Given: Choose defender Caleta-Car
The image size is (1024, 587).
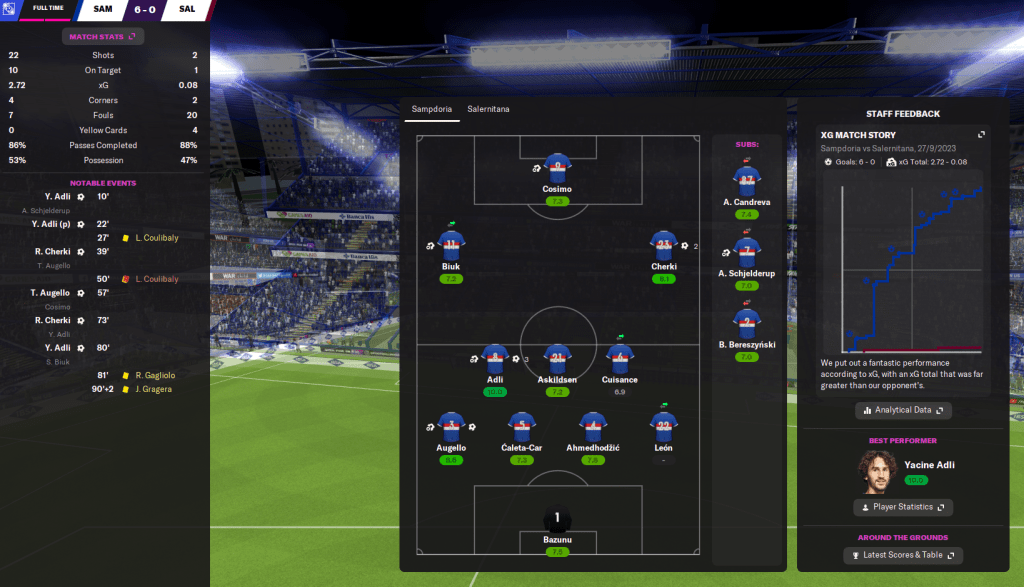Looking at the screenshot, I should [x=520, y=427].
